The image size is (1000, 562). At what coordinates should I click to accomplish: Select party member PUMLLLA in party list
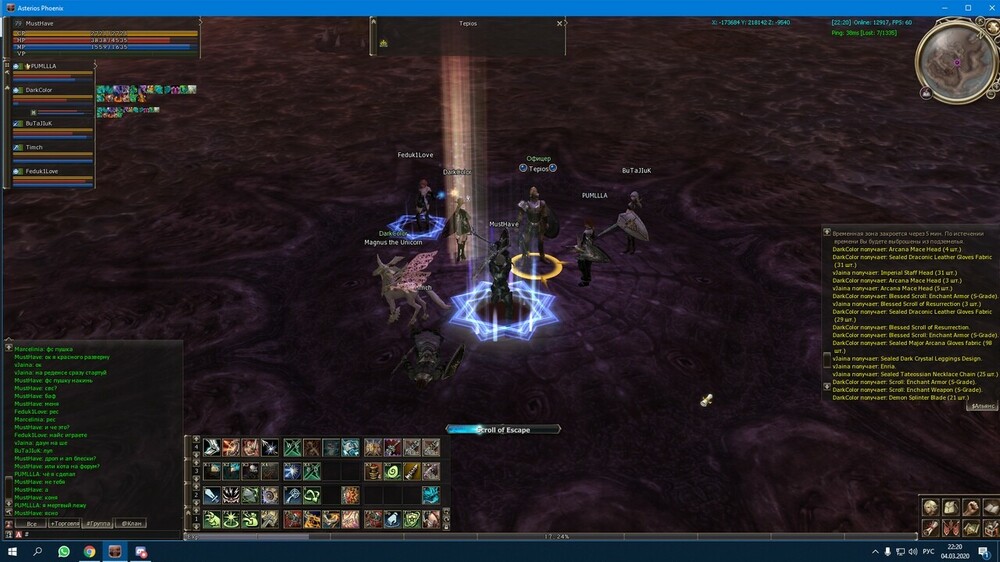click(50, 66)
